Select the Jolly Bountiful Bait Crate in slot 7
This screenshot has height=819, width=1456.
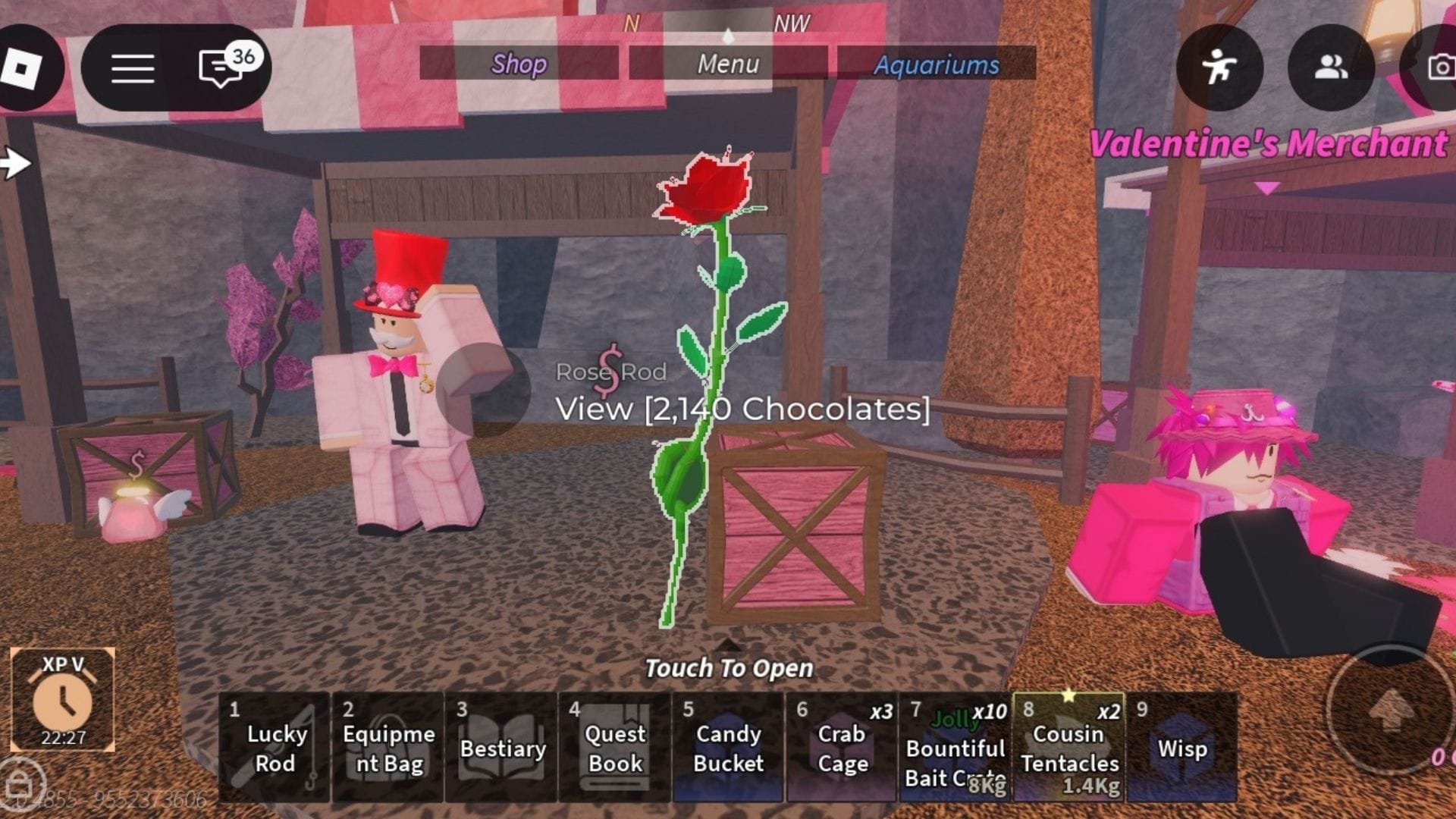(x=954, y=747)
